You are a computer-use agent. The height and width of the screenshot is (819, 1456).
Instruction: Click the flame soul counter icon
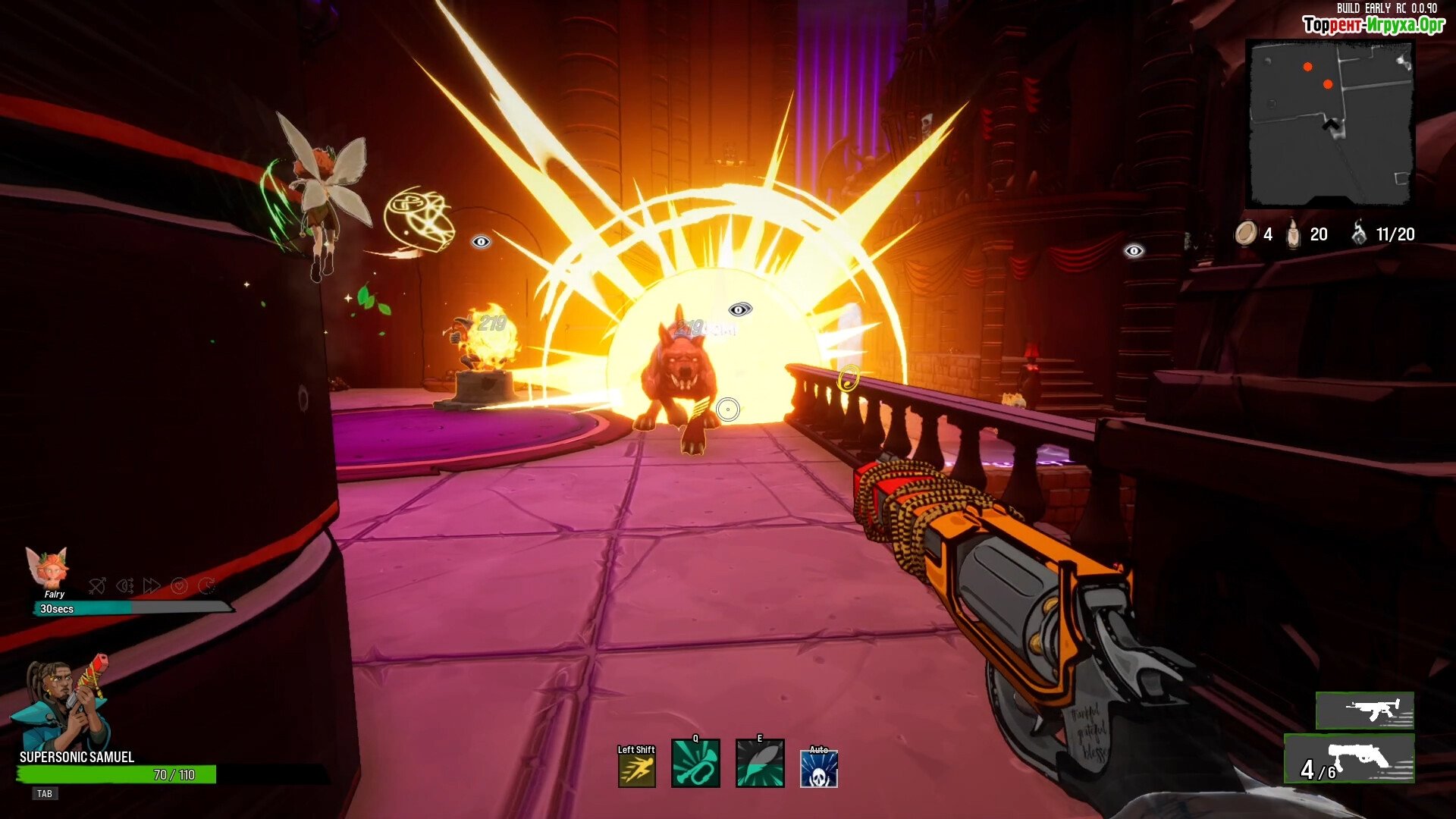click(1359, 234)
